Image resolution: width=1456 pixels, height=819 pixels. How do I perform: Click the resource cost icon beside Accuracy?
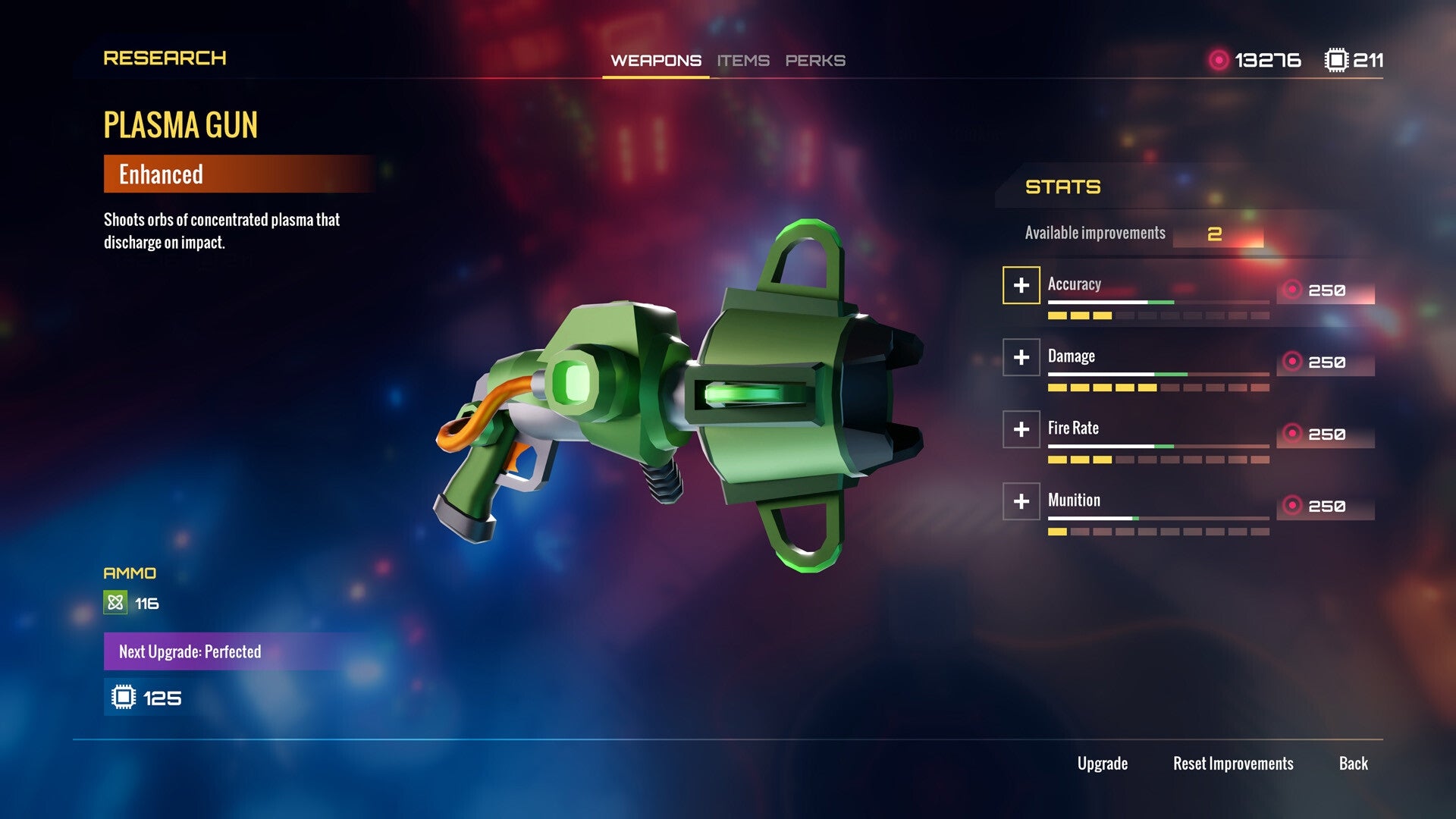[1294, 289]
